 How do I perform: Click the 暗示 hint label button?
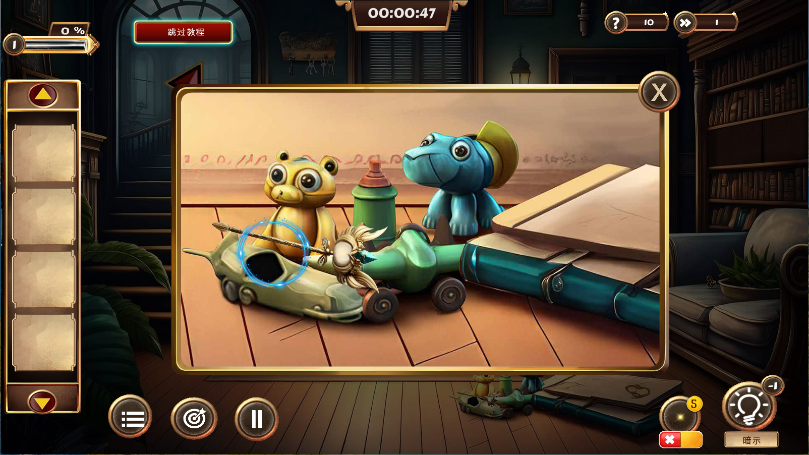click(750, 439)
